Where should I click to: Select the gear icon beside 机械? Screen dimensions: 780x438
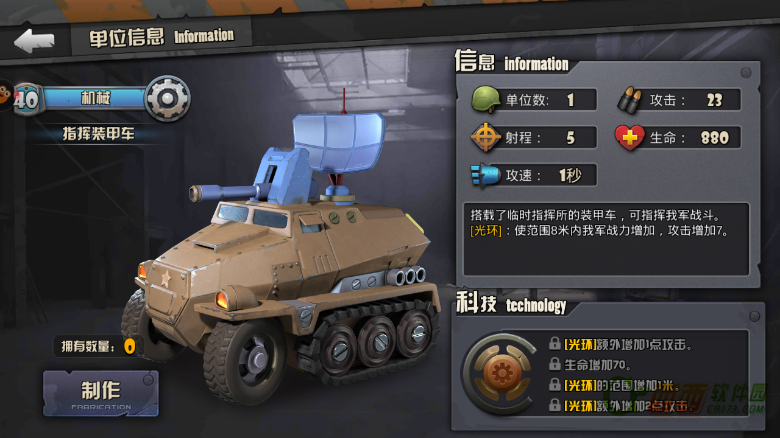[167, 98]
